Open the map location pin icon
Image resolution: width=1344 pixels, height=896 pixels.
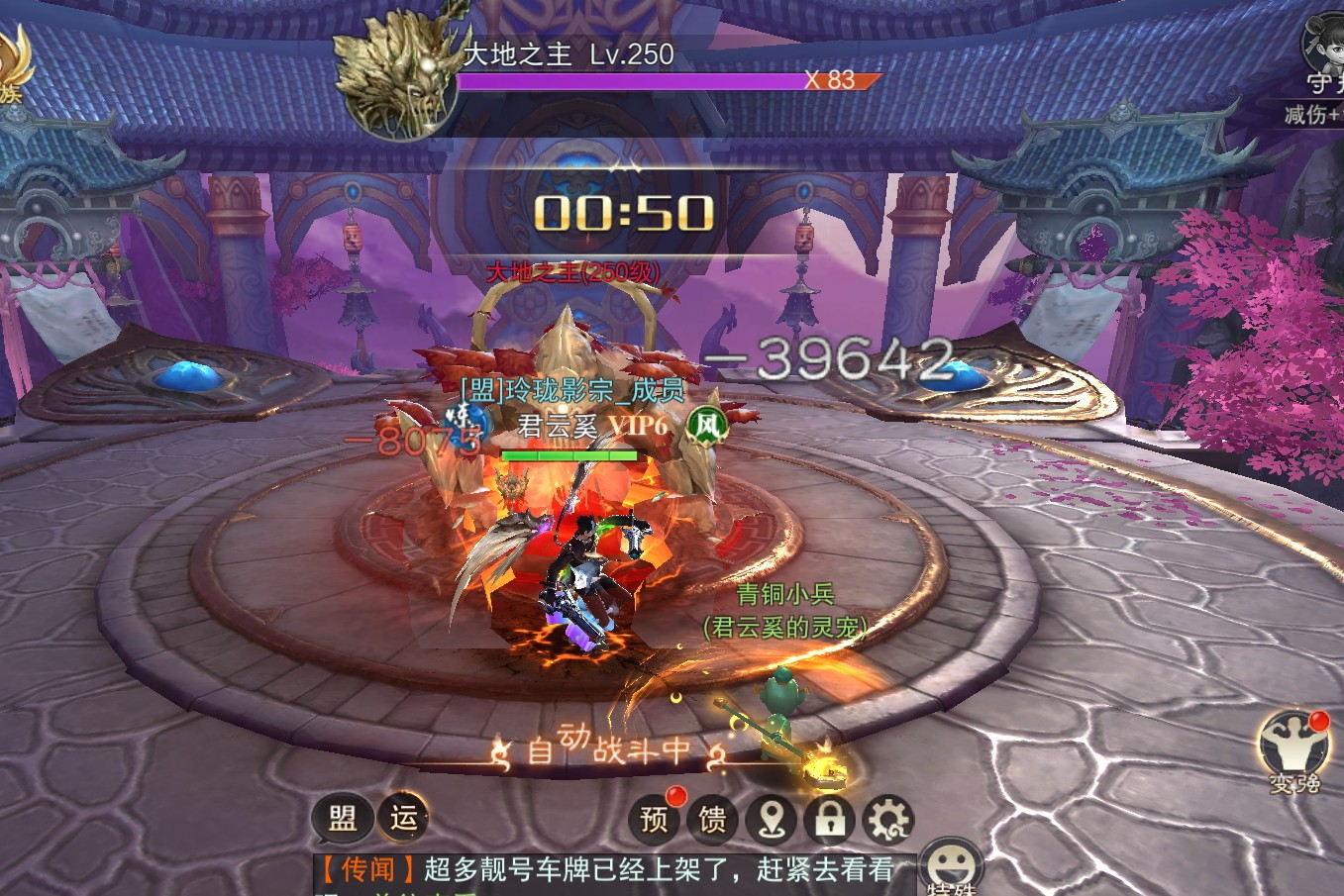772,819
